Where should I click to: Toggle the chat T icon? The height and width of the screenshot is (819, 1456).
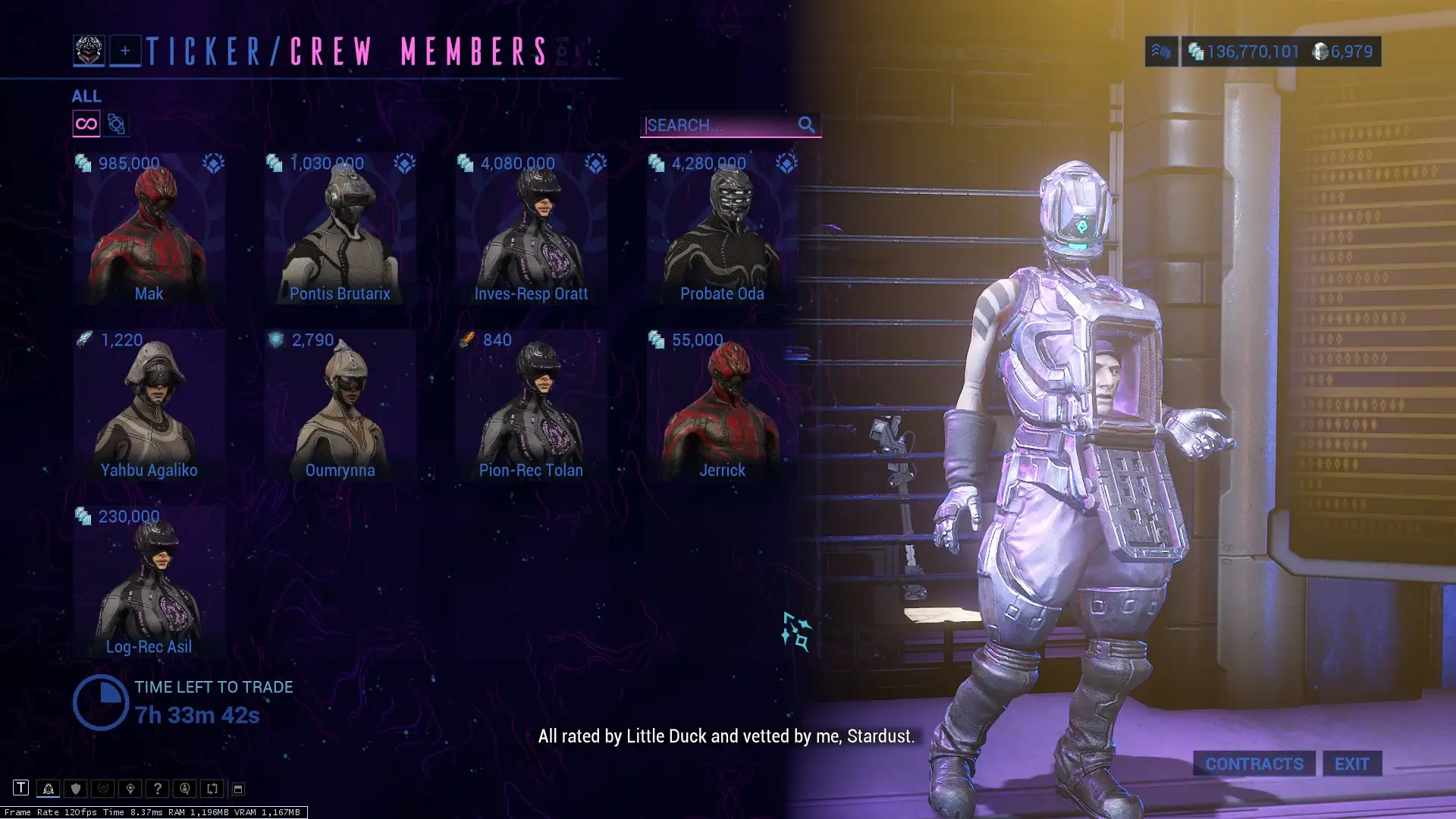tap(20, 788)
